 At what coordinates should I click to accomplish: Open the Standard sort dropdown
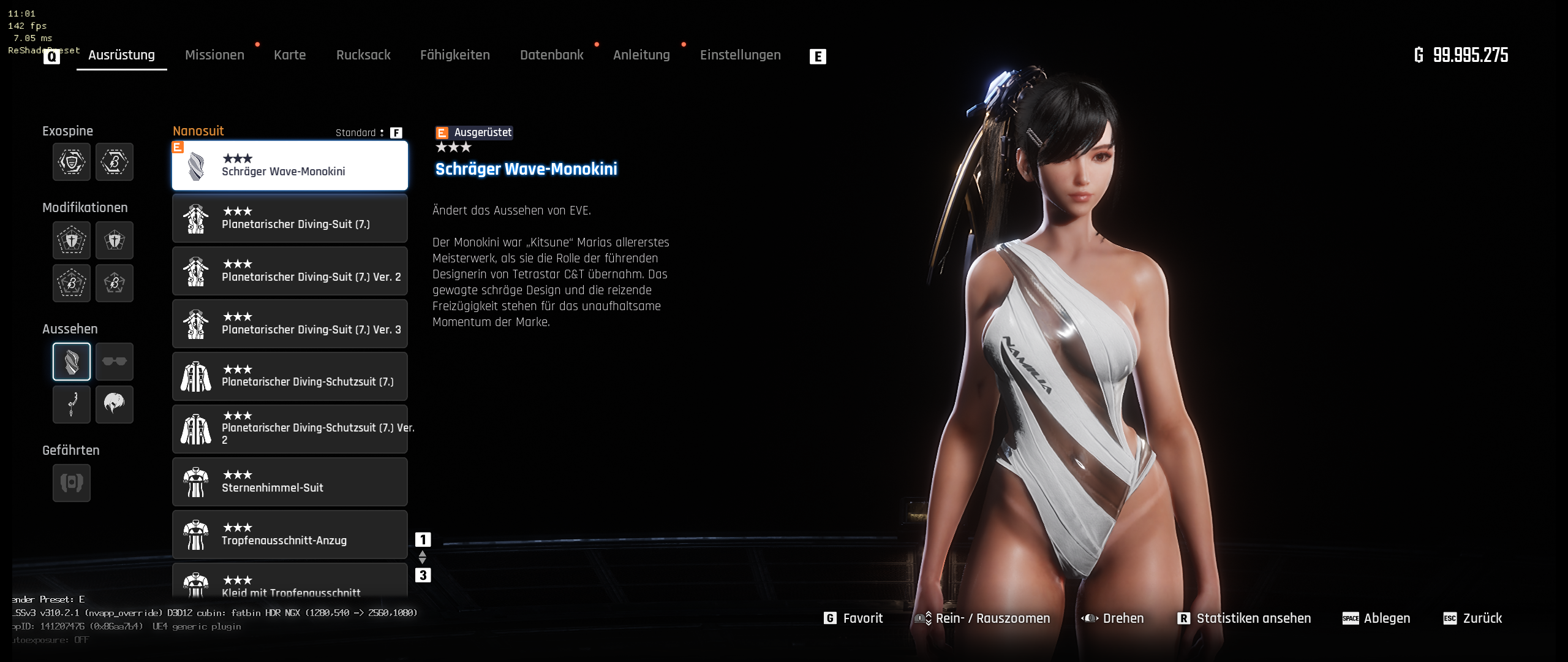(360, 133)
